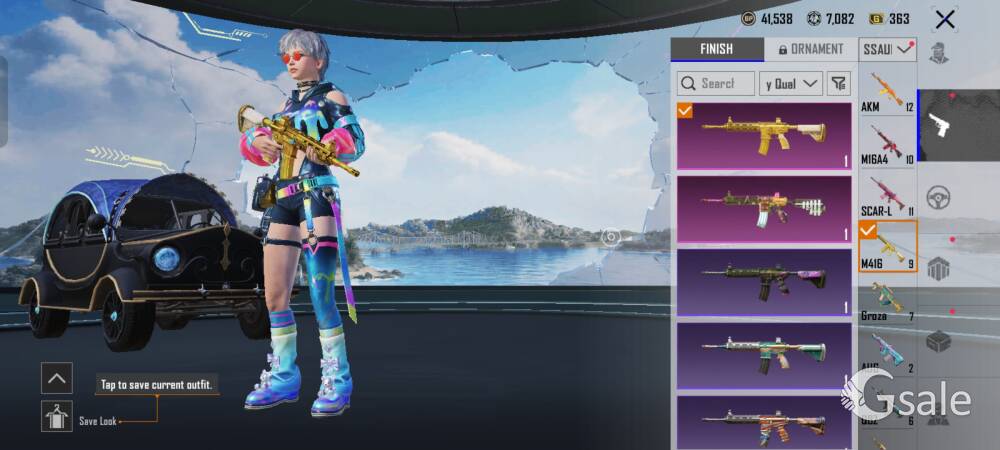Image resolution: width=1000 pixels, height=450 pixels.
Task: Click the finish search box
Action: pos(715,83)
